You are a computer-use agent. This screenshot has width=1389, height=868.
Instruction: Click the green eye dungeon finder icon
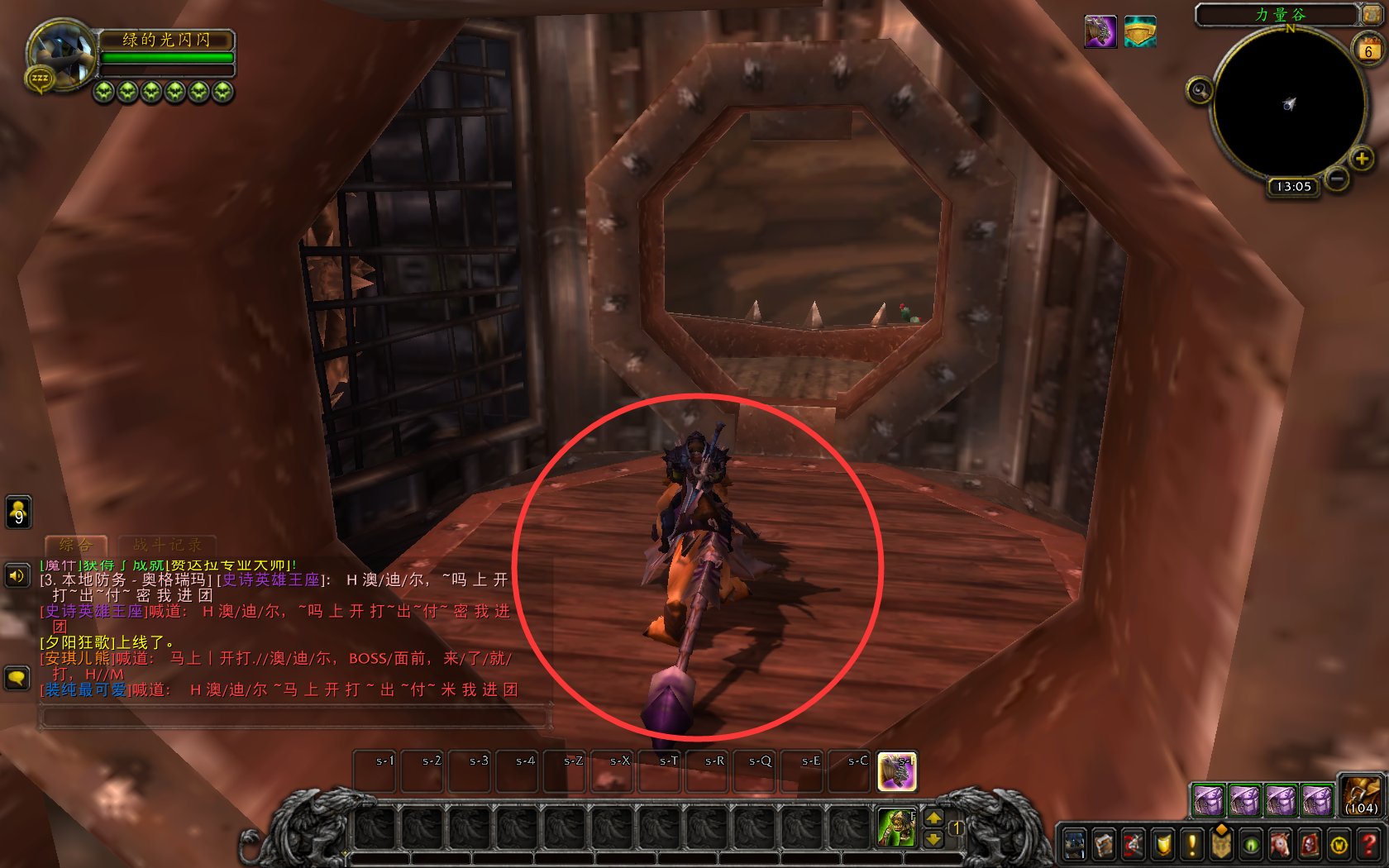[1251, 845]
